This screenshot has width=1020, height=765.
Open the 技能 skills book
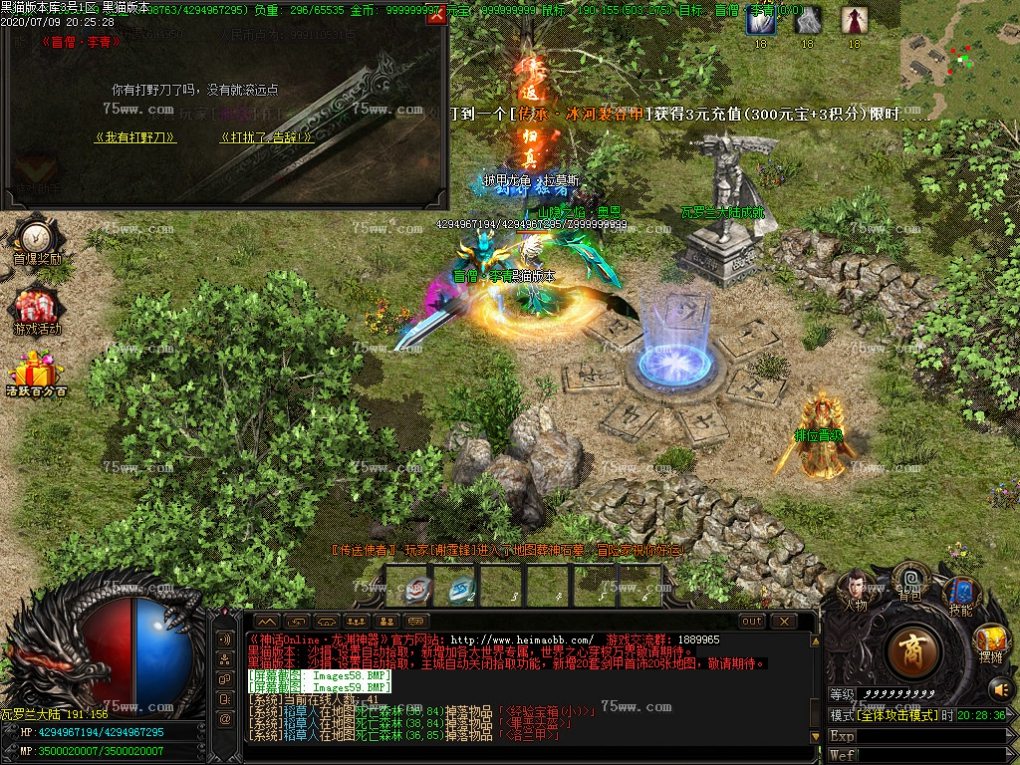click(963, 591)
